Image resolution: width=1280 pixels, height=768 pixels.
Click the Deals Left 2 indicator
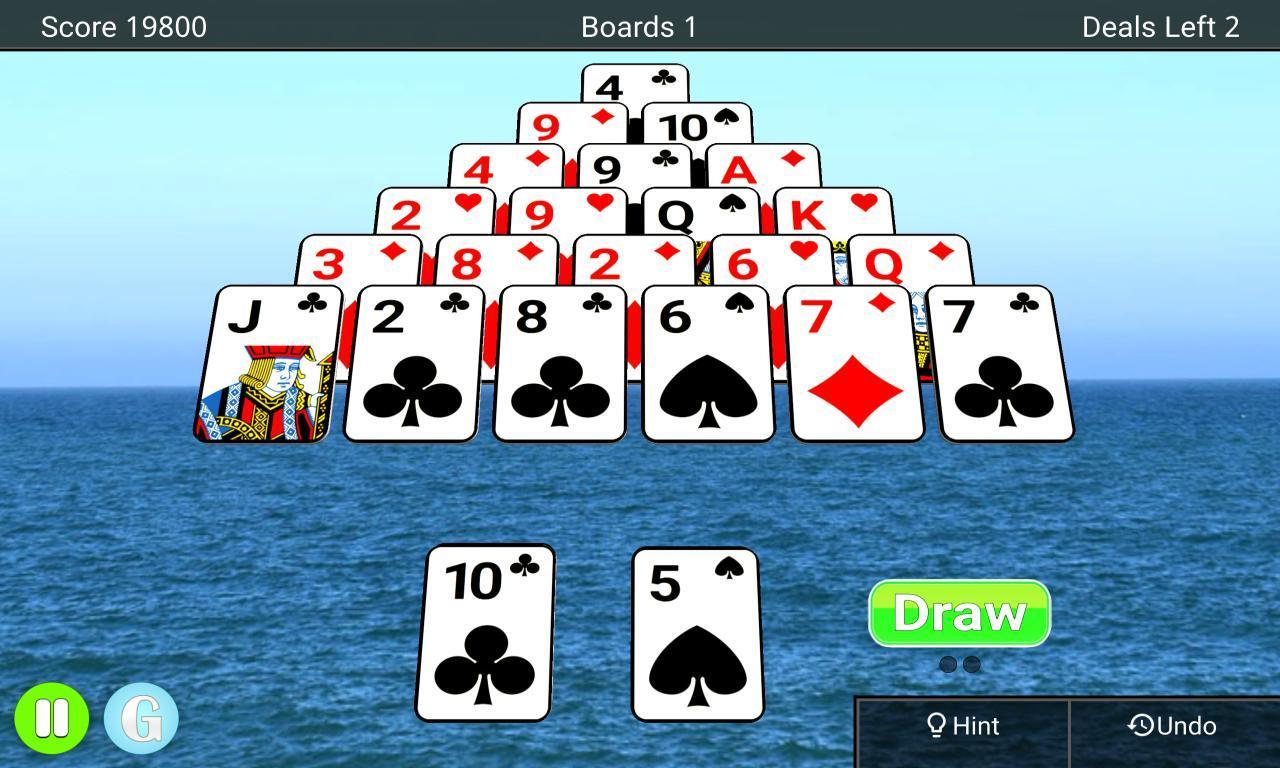pyautogui.click(x=1159, y=27)
